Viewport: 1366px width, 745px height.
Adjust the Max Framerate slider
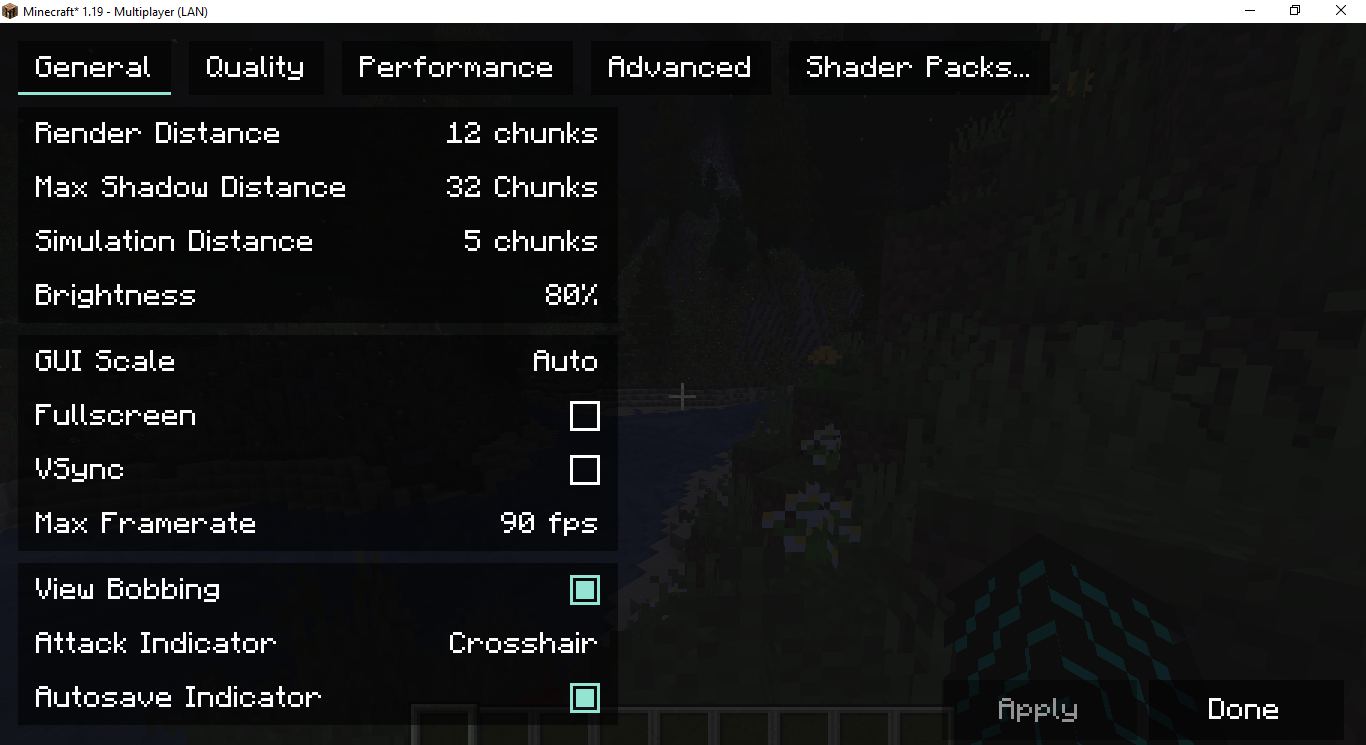[317, 523]
